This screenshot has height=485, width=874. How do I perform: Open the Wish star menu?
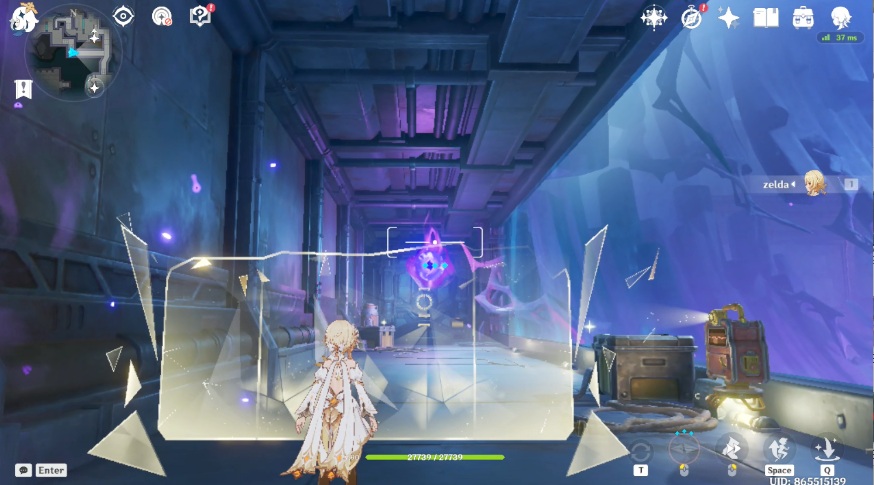(654, 17)
